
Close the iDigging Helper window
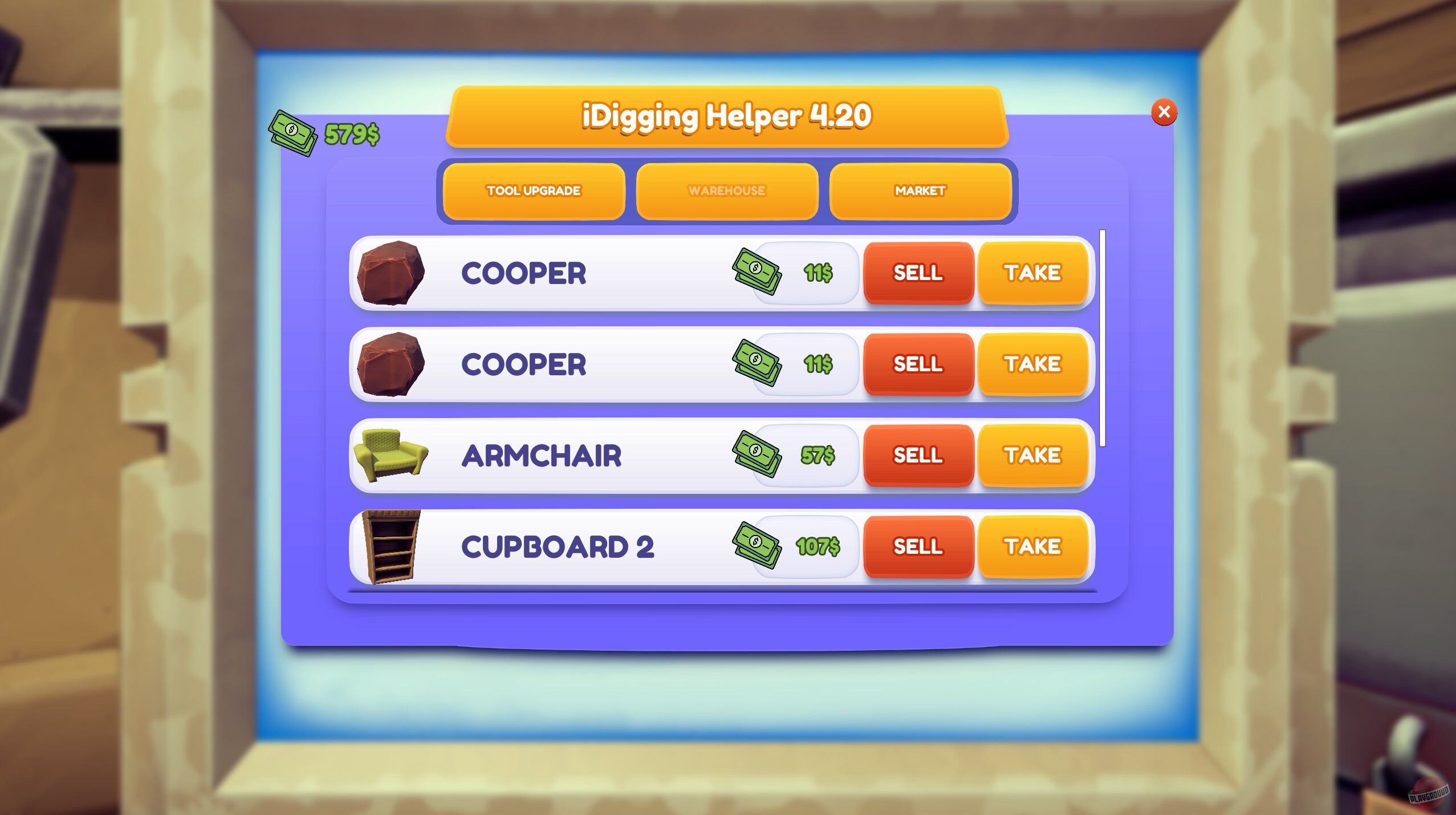(x=1163, y=113)
